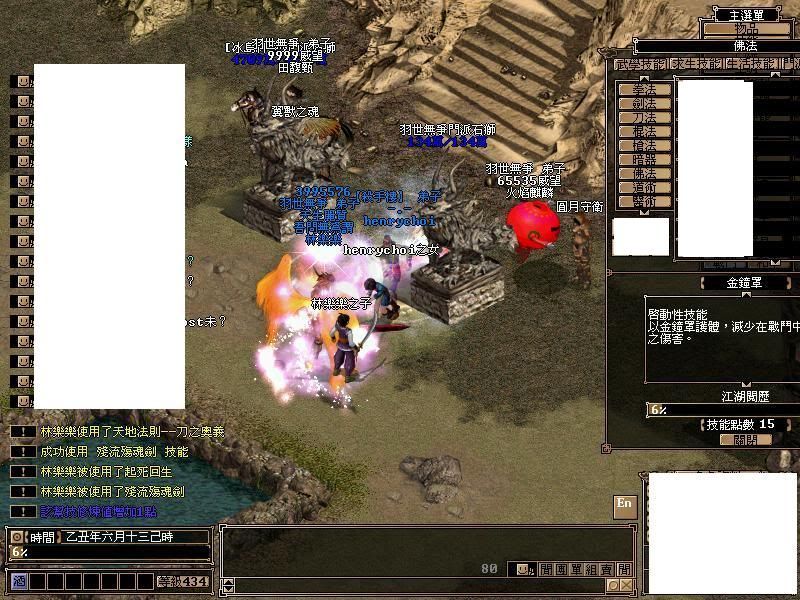Switch to the 求生技能 tab

pos(695,65)
